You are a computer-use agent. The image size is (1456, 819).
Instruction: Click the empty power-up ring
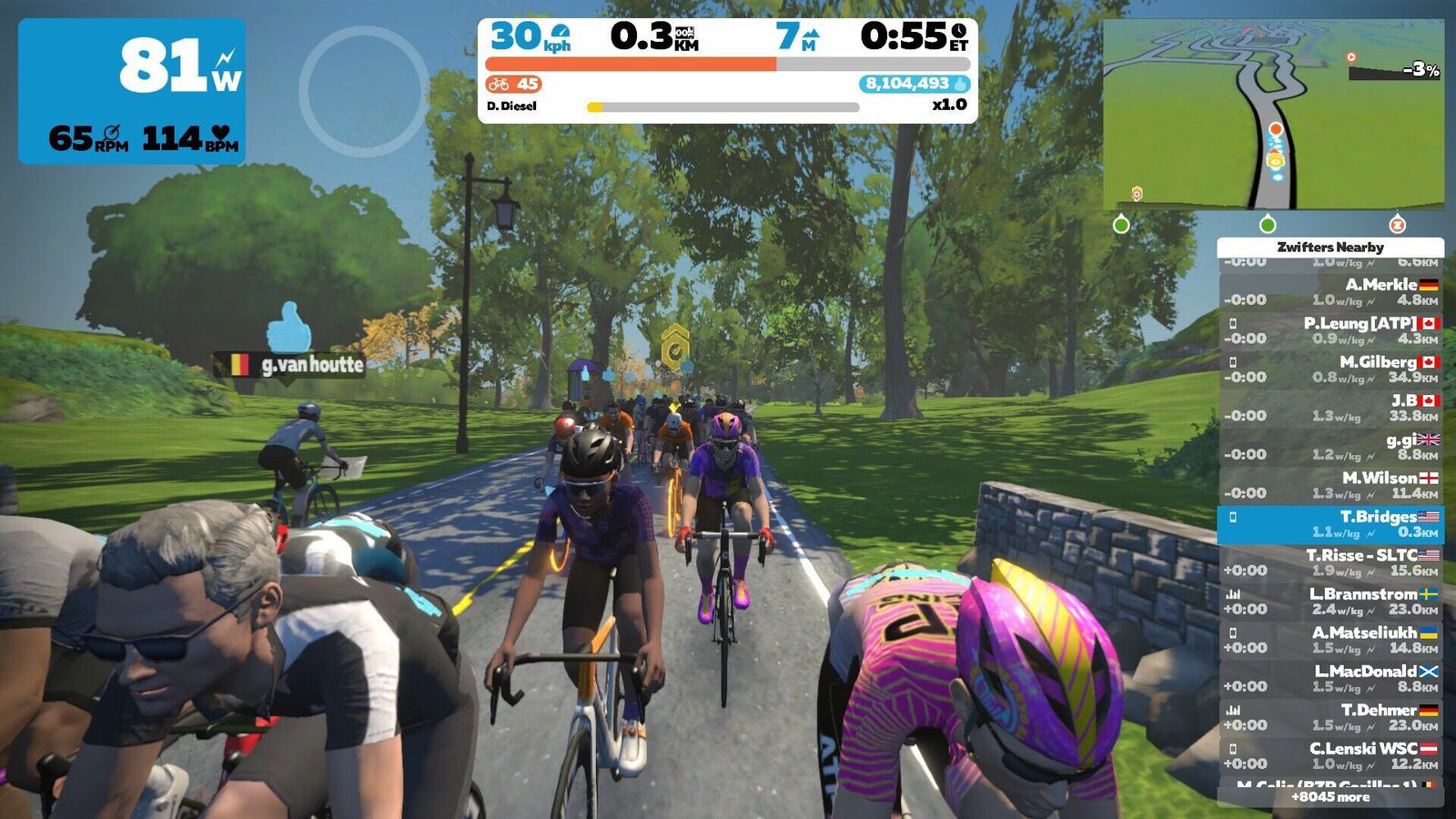point(363,90)
